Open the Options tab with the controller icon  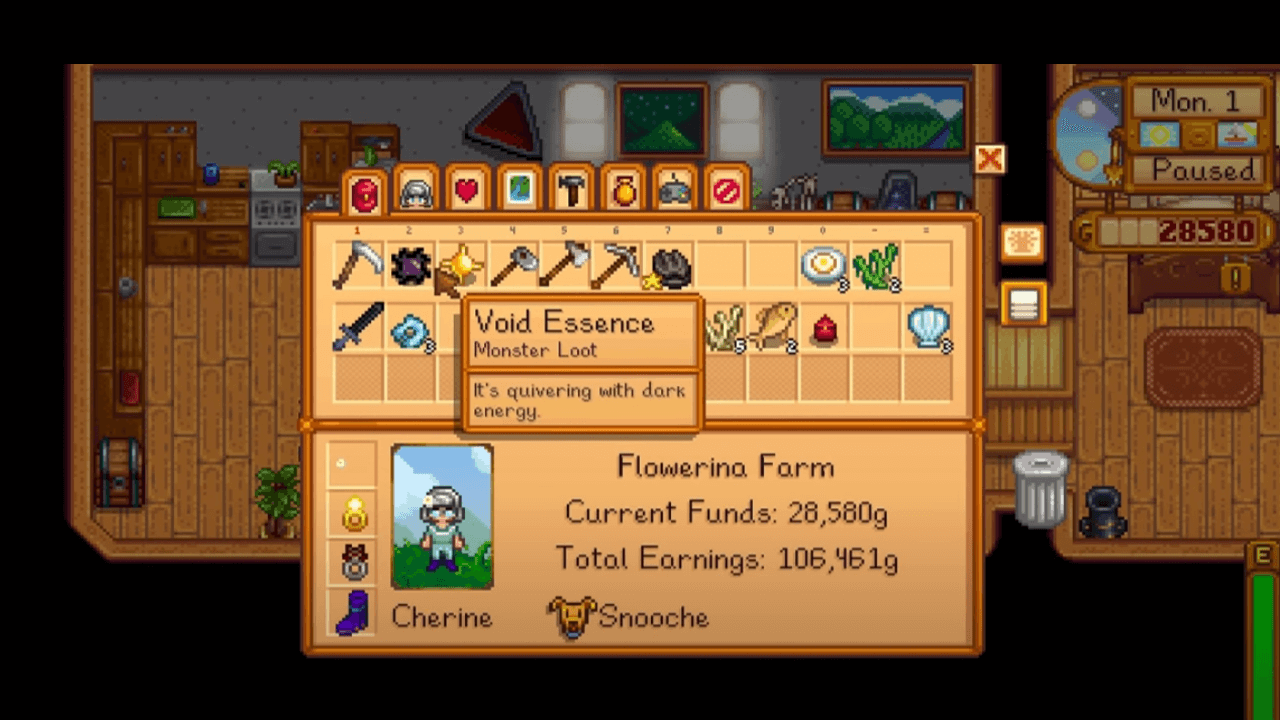(x=674, y=190)
